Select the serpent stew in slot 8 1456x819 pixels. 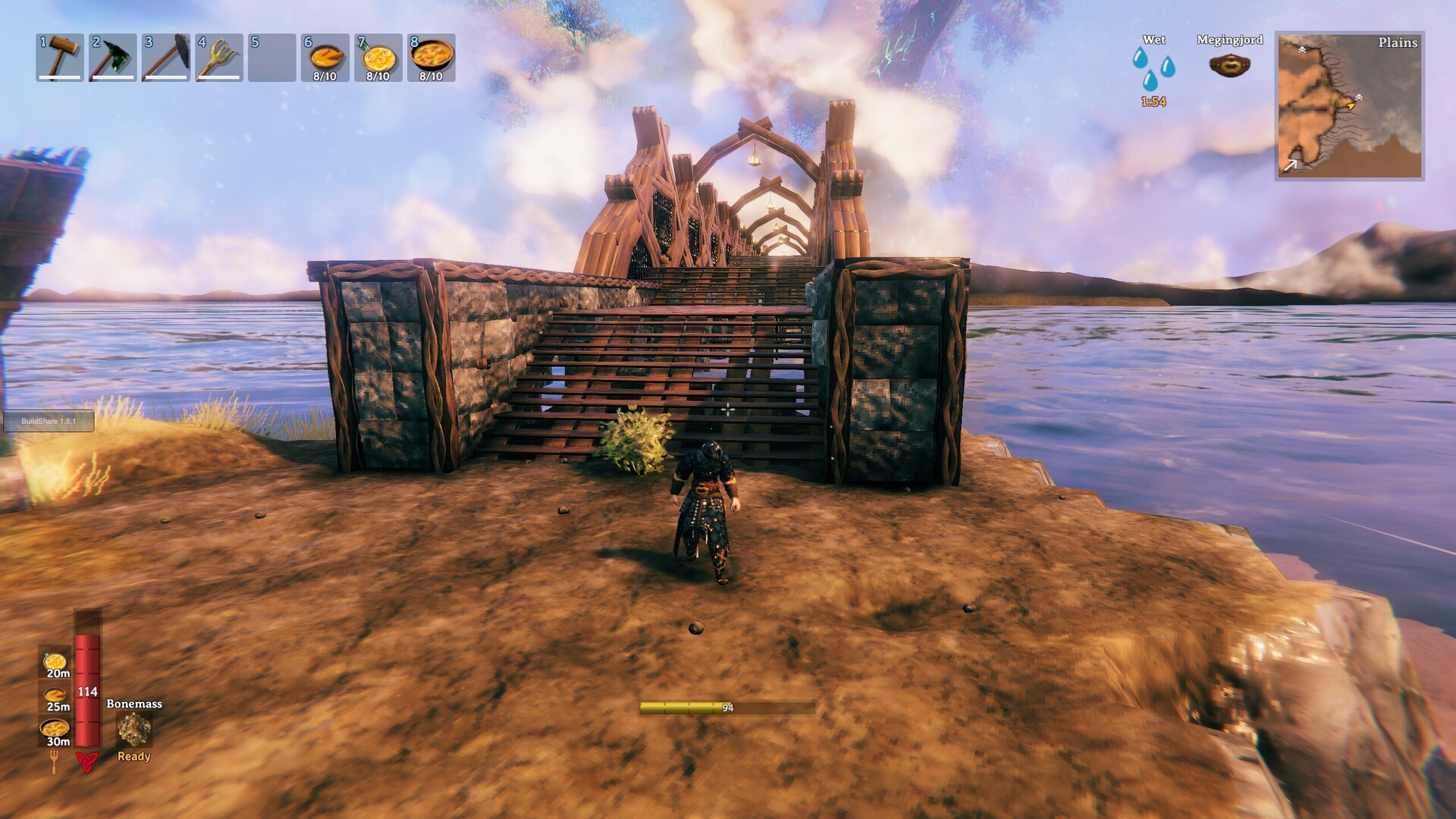pyautogui.click(x=430, y=56)
